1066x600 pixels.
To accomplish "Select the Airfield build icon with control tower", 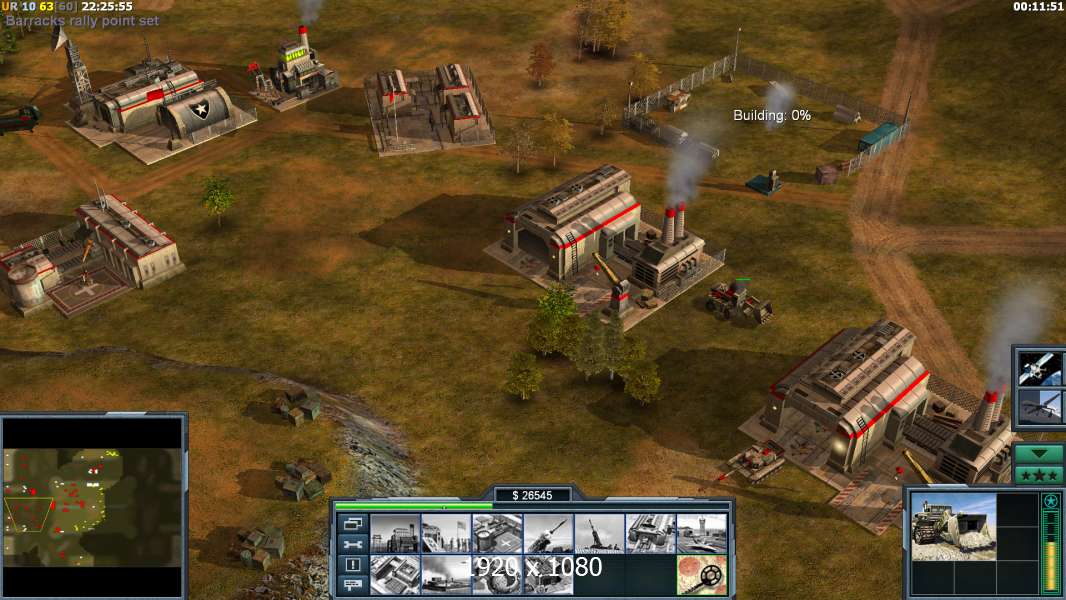I will click(x=701, y=533).
